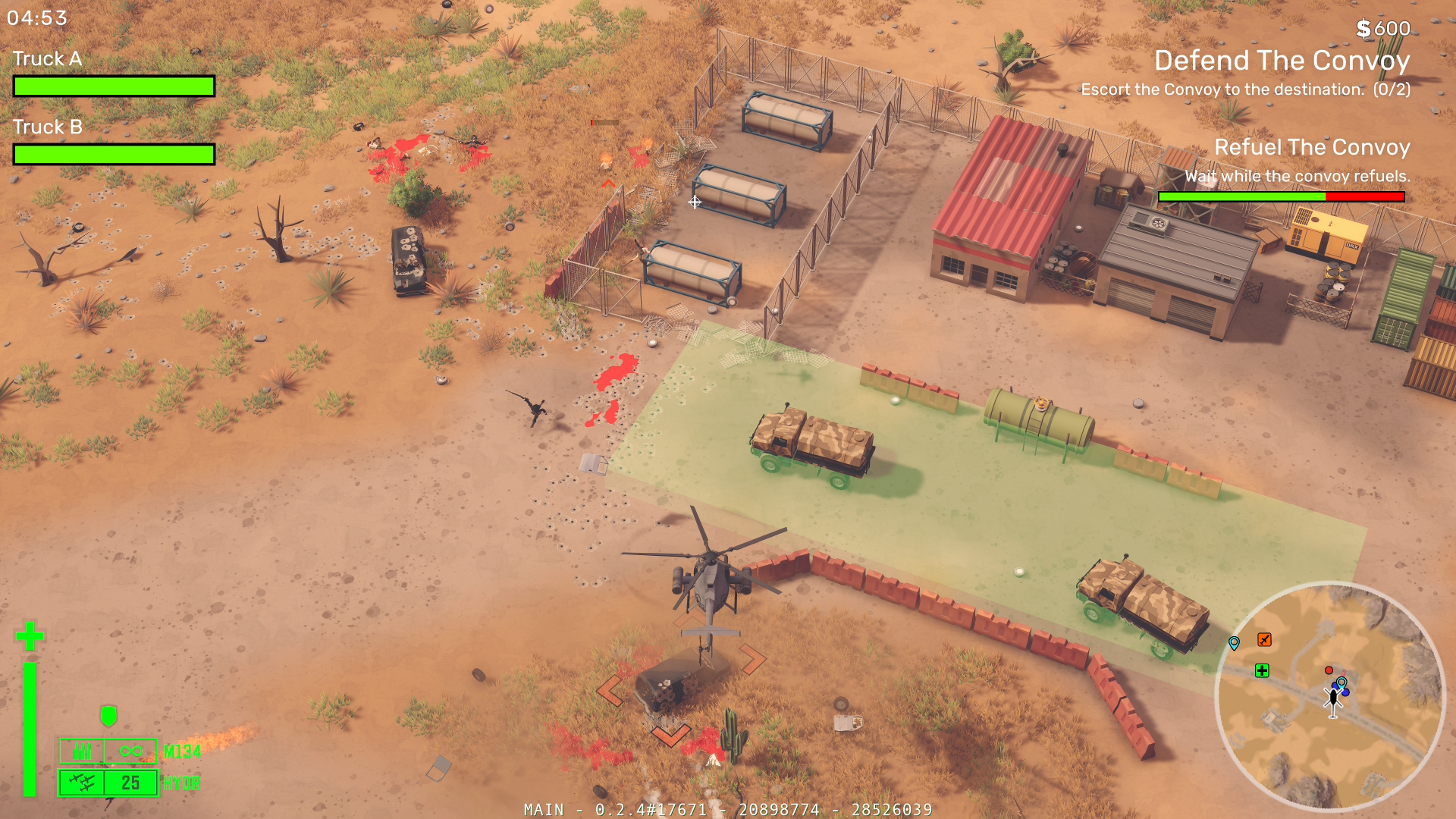Screen dimensions: 1456x819
Task: Select the M134 minigun weapon slot
Action: pos(108,752)
